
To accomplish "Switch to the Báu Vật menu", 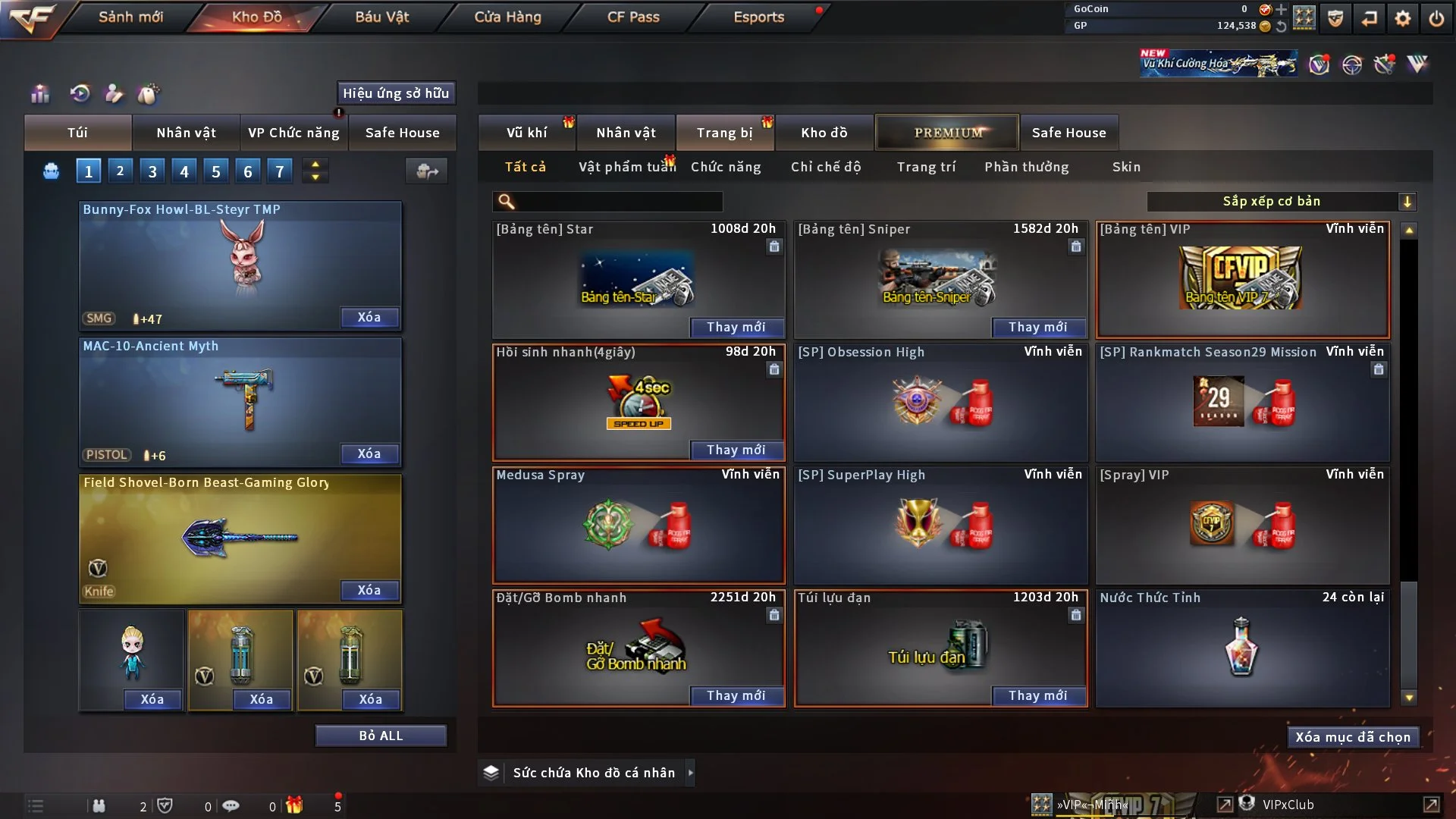I will point(381,17).
